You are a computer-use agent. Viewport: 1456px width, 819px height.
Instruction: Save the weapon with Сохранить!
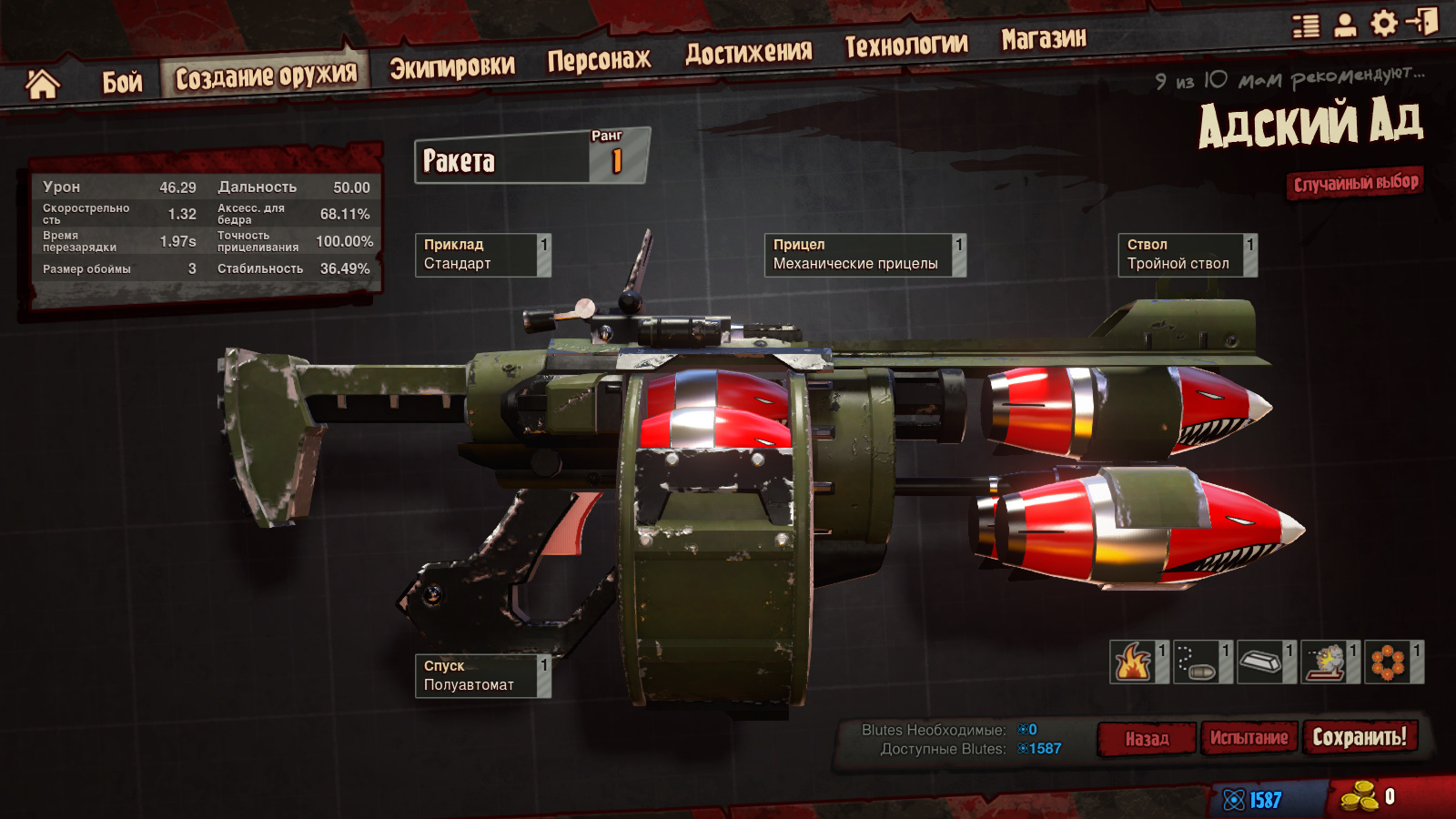click(x=1359, y=736)
